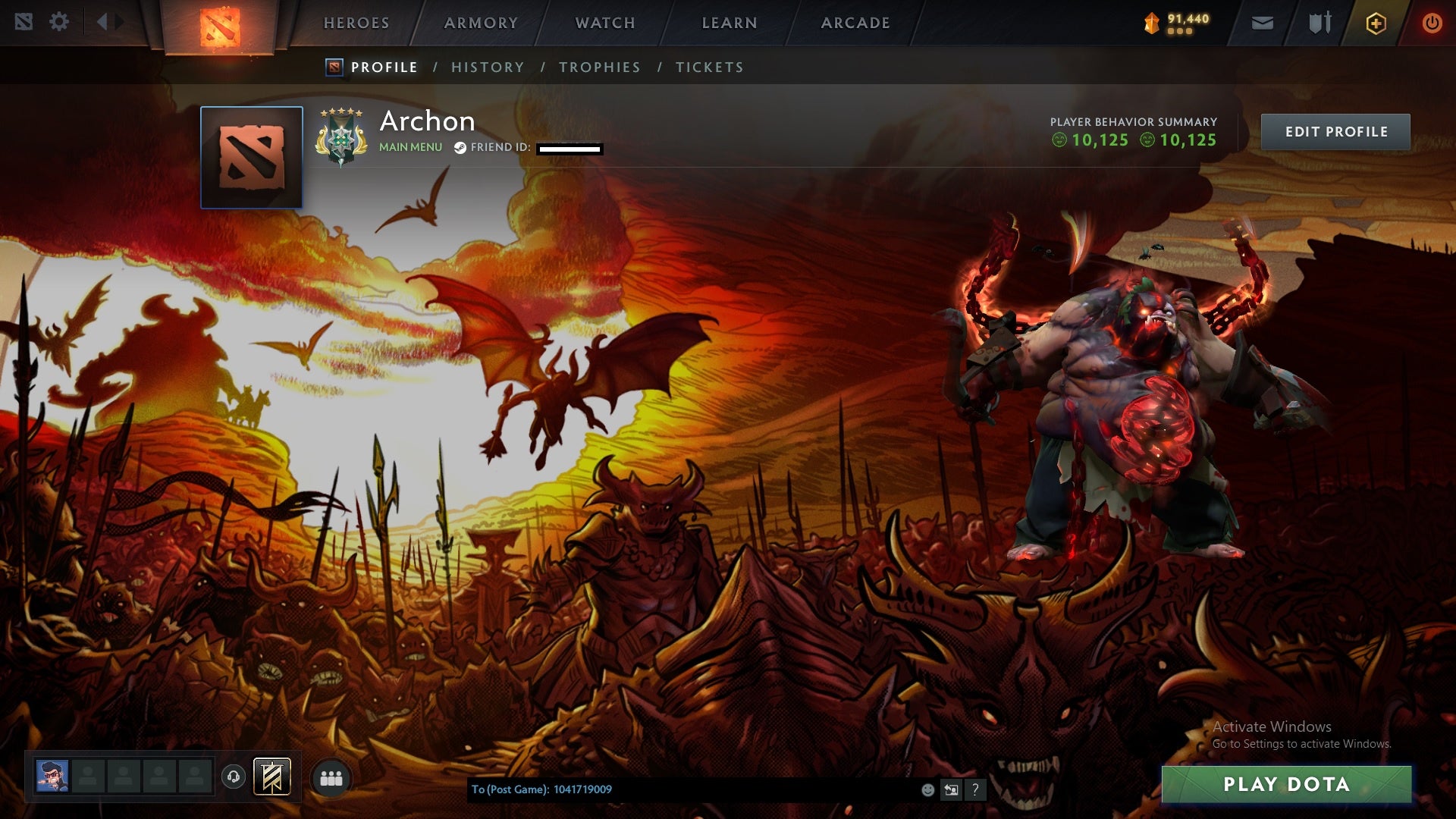Open the friends list icon near Play Dota
Image resolution: width=1456 pixels, height=819 pixels.
tap(331, 777)
